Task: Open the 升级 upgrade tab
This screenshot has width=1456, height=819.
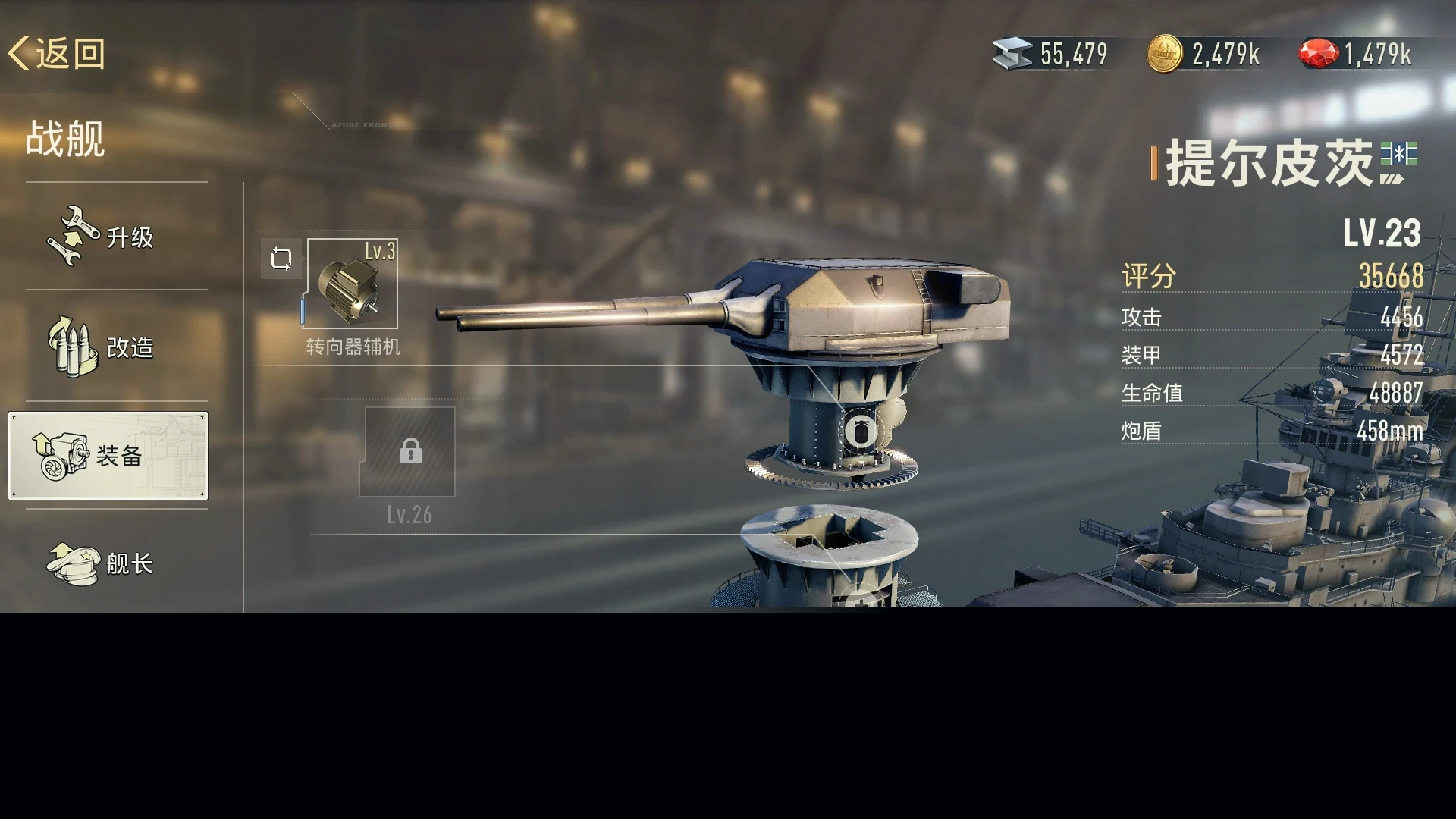Action: click(x=102, y=237)
